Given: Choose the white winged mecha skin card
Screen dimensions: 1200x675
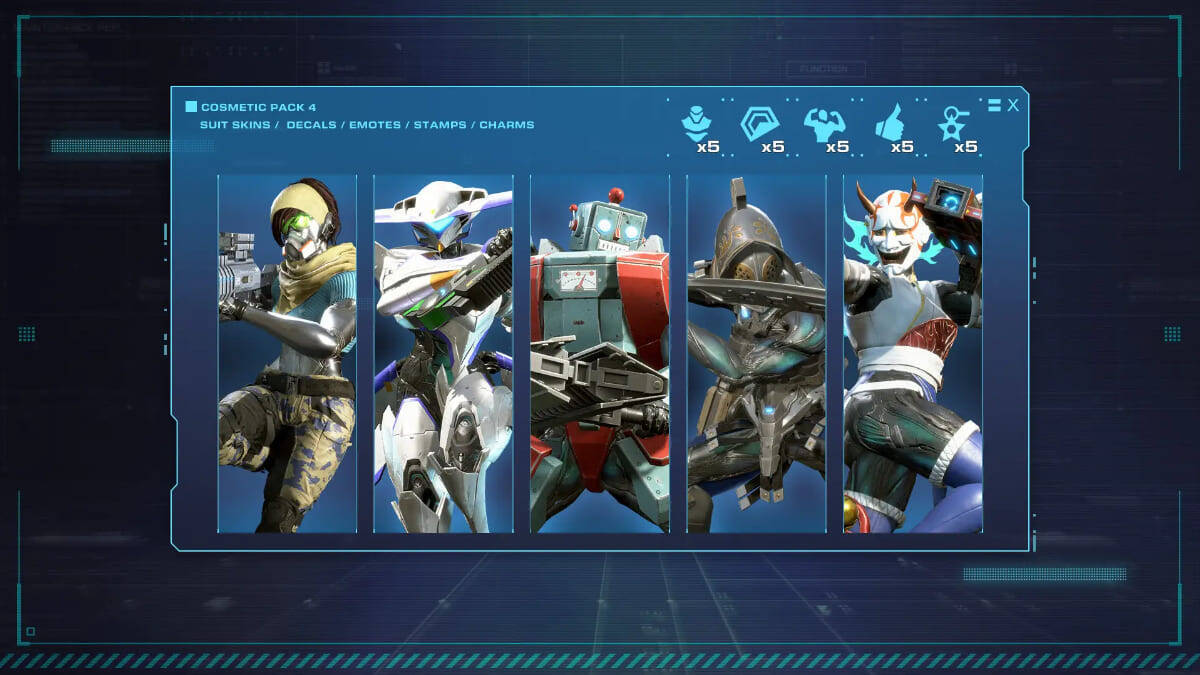Looking at the screenshot, I should click(x=443, y=353).
